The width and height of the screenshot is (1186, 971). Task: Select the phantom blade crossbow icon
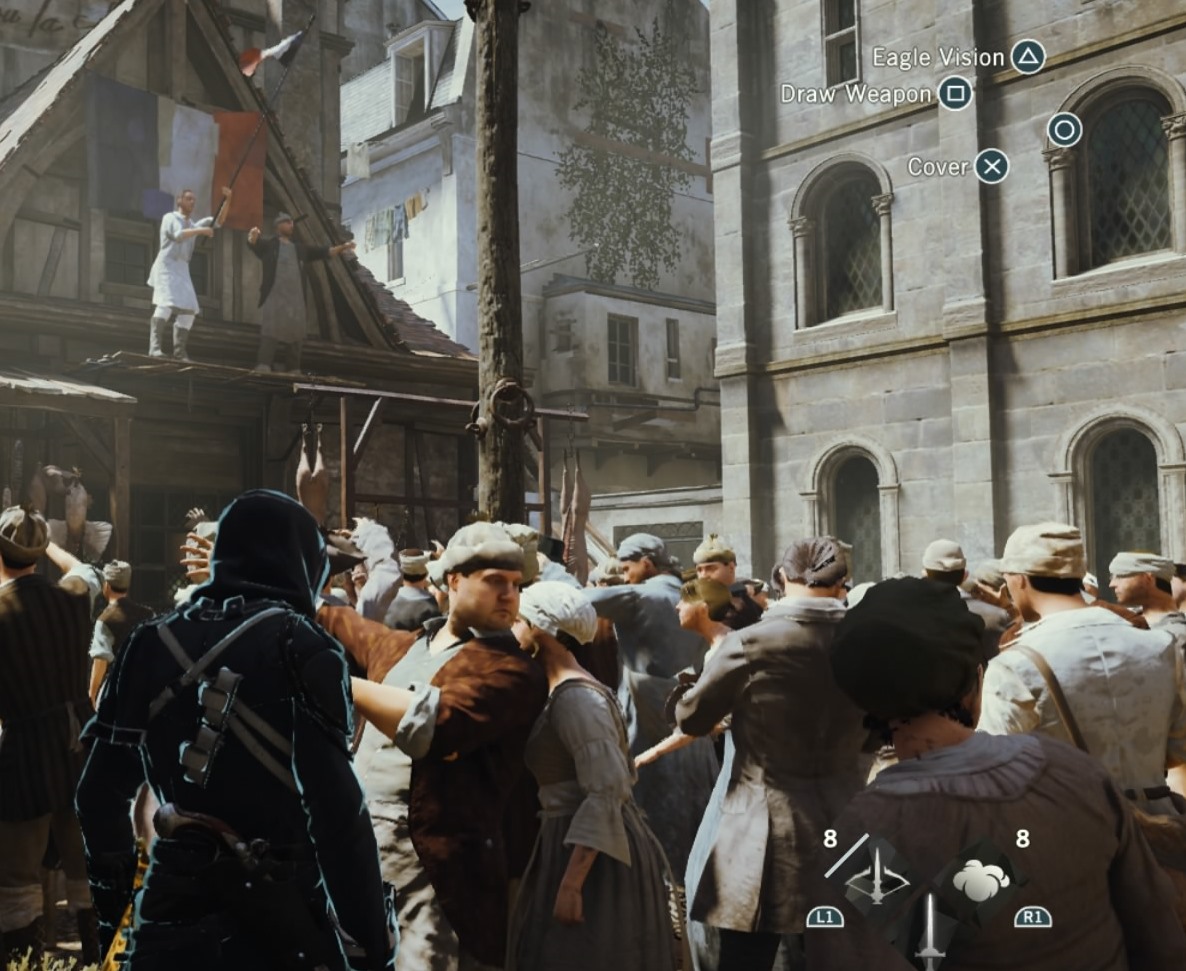877,882
